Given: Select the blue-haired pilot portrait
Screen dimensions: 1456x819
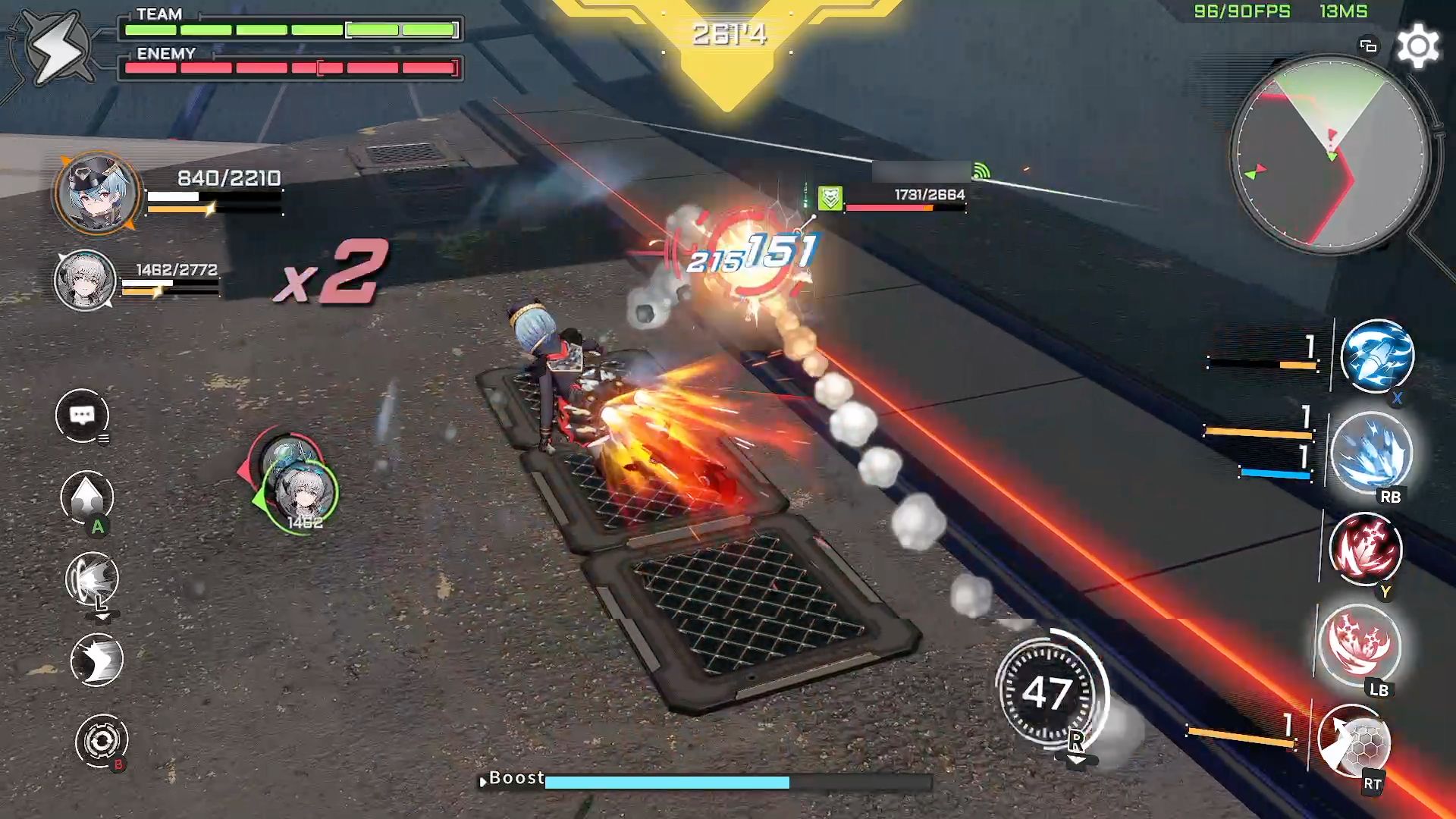Looking at the screenshot, I should (97, 193).
